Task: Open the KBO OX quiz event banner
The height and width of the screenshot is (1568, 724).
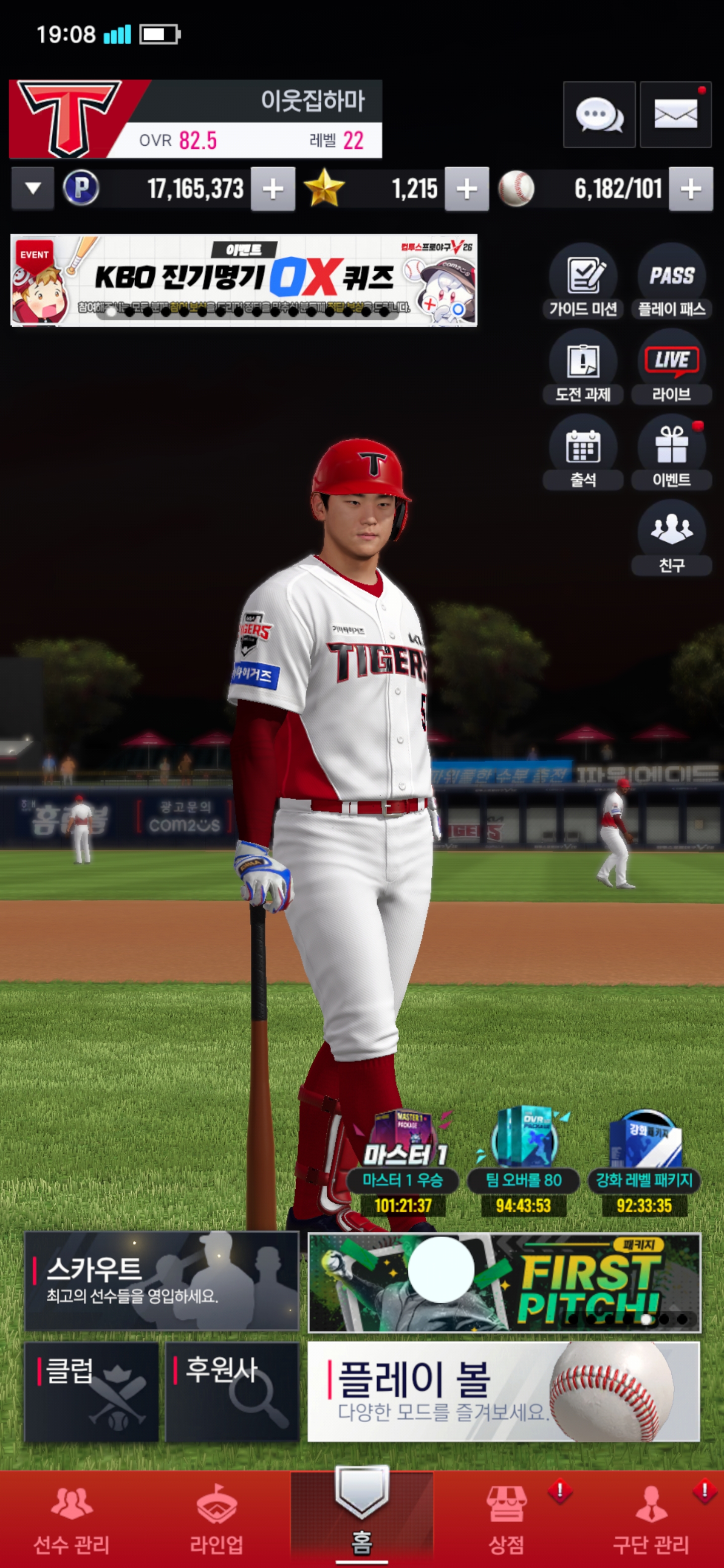Action: pyautogui.click(x=243, y=280)
